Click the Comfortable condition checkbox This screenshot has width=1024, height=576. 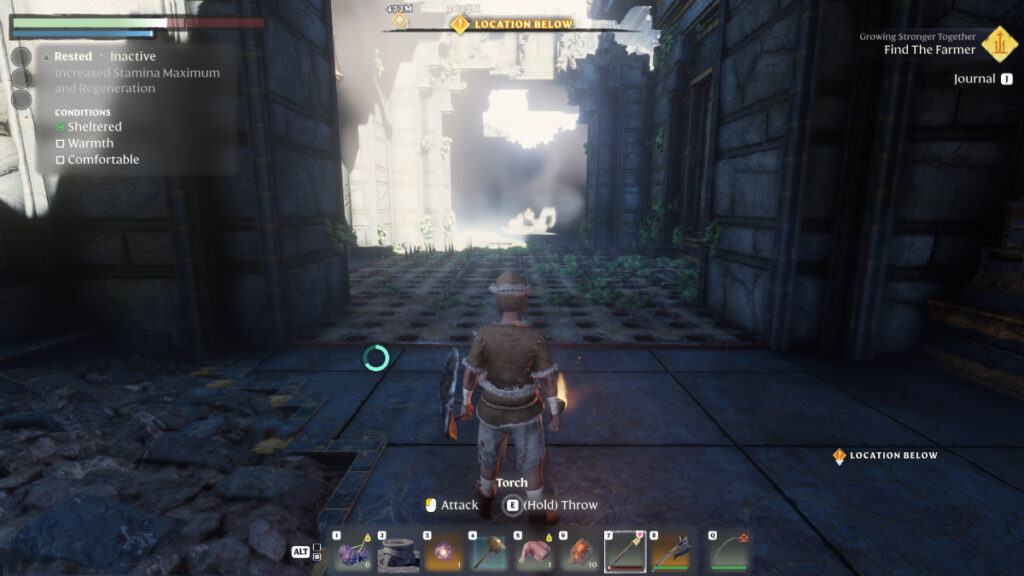click(60, 160)
